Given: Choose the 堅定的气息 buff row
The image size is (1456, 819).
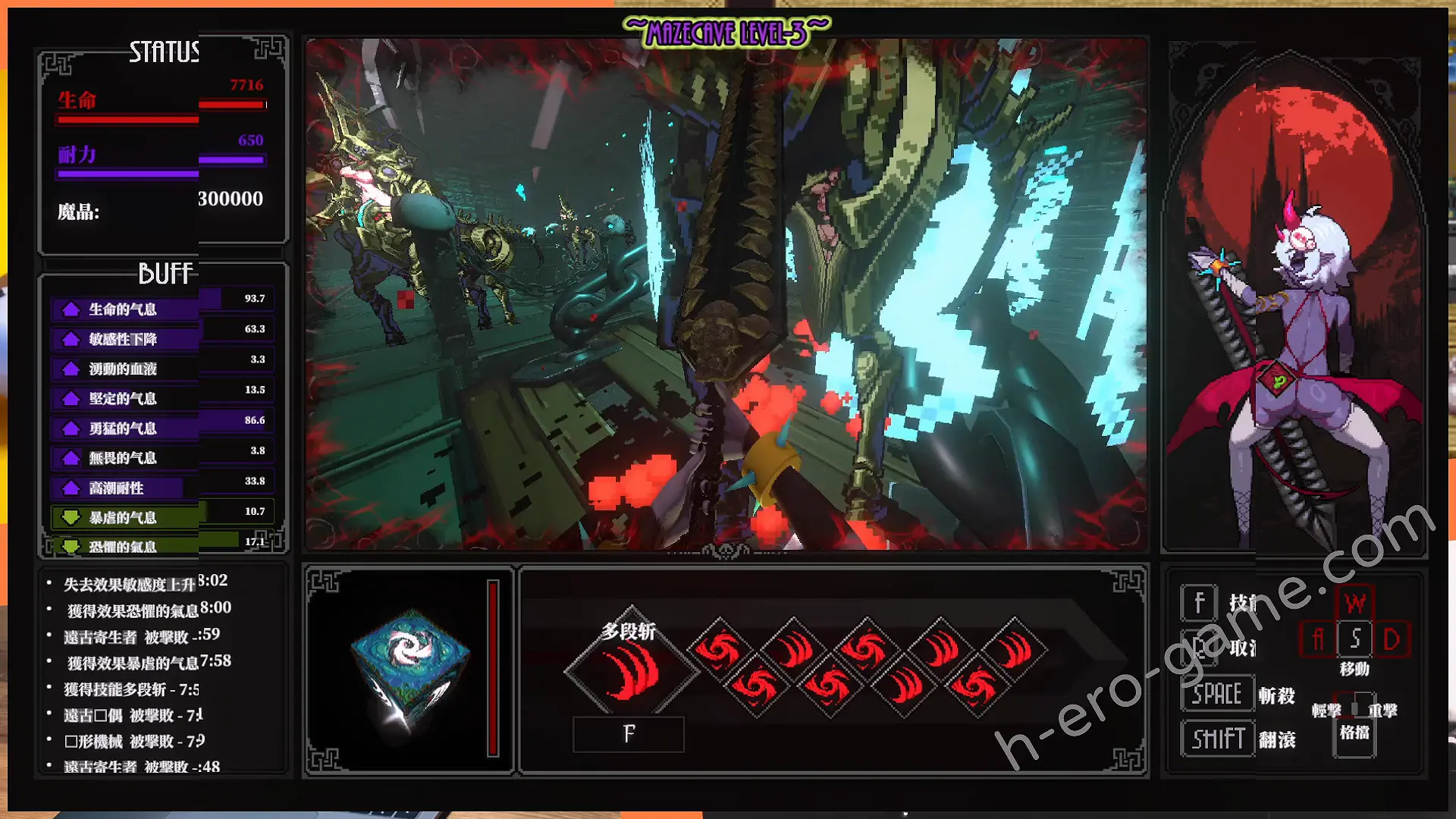Looking at the screenshot, I should (x=124, y=399).
